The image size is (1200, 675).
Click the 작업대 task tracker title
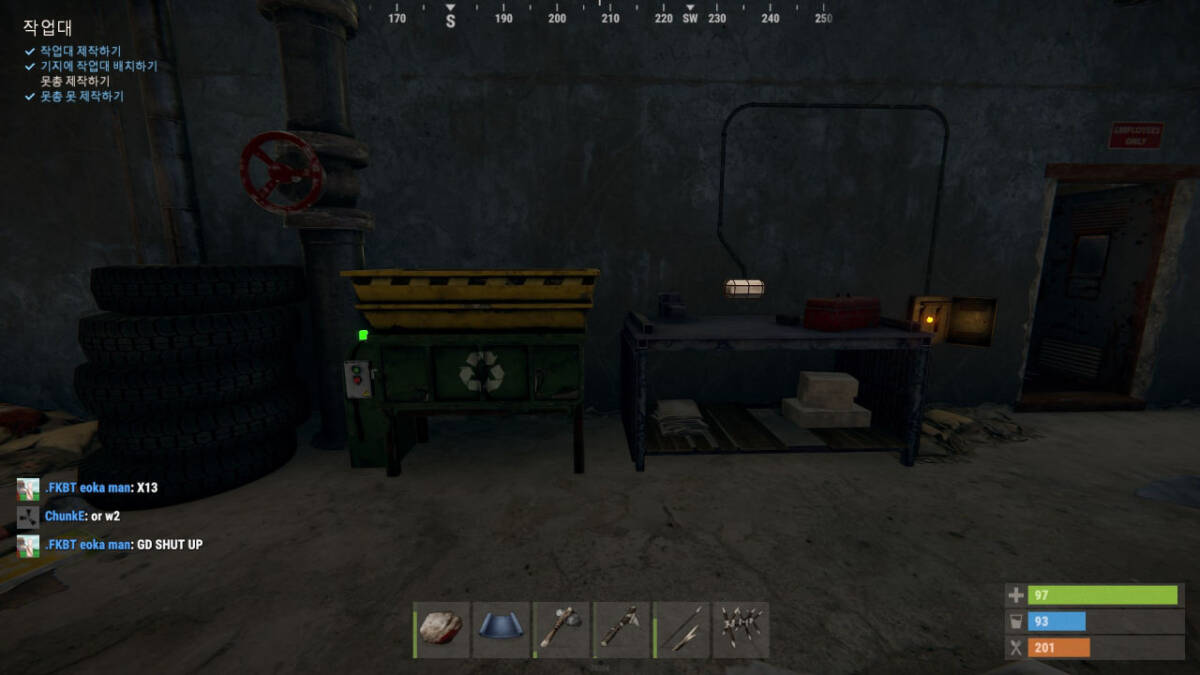pyautogui.click(x=48, y=28)
